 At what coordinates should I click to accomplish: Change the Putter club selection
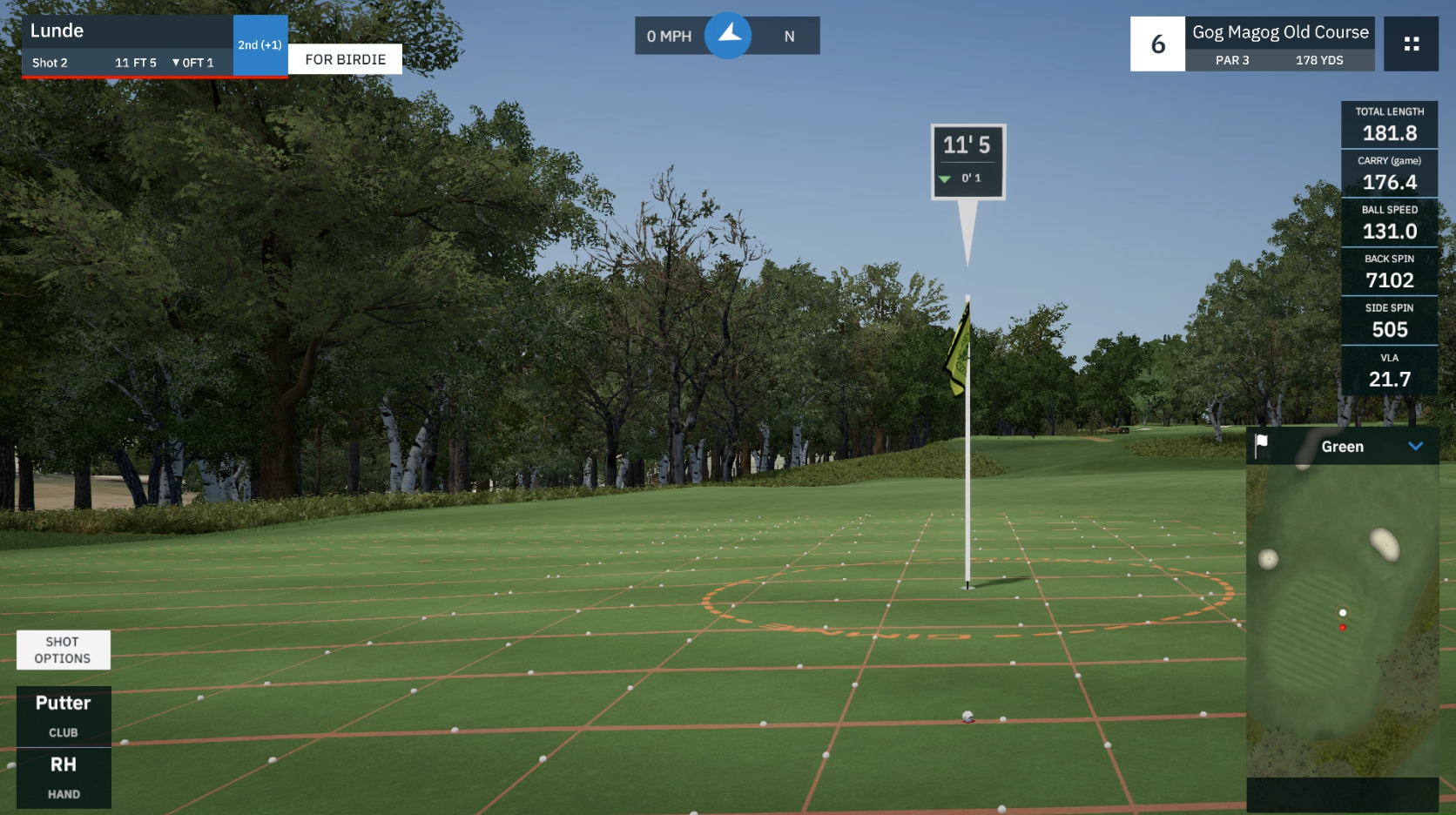[64, 716]
